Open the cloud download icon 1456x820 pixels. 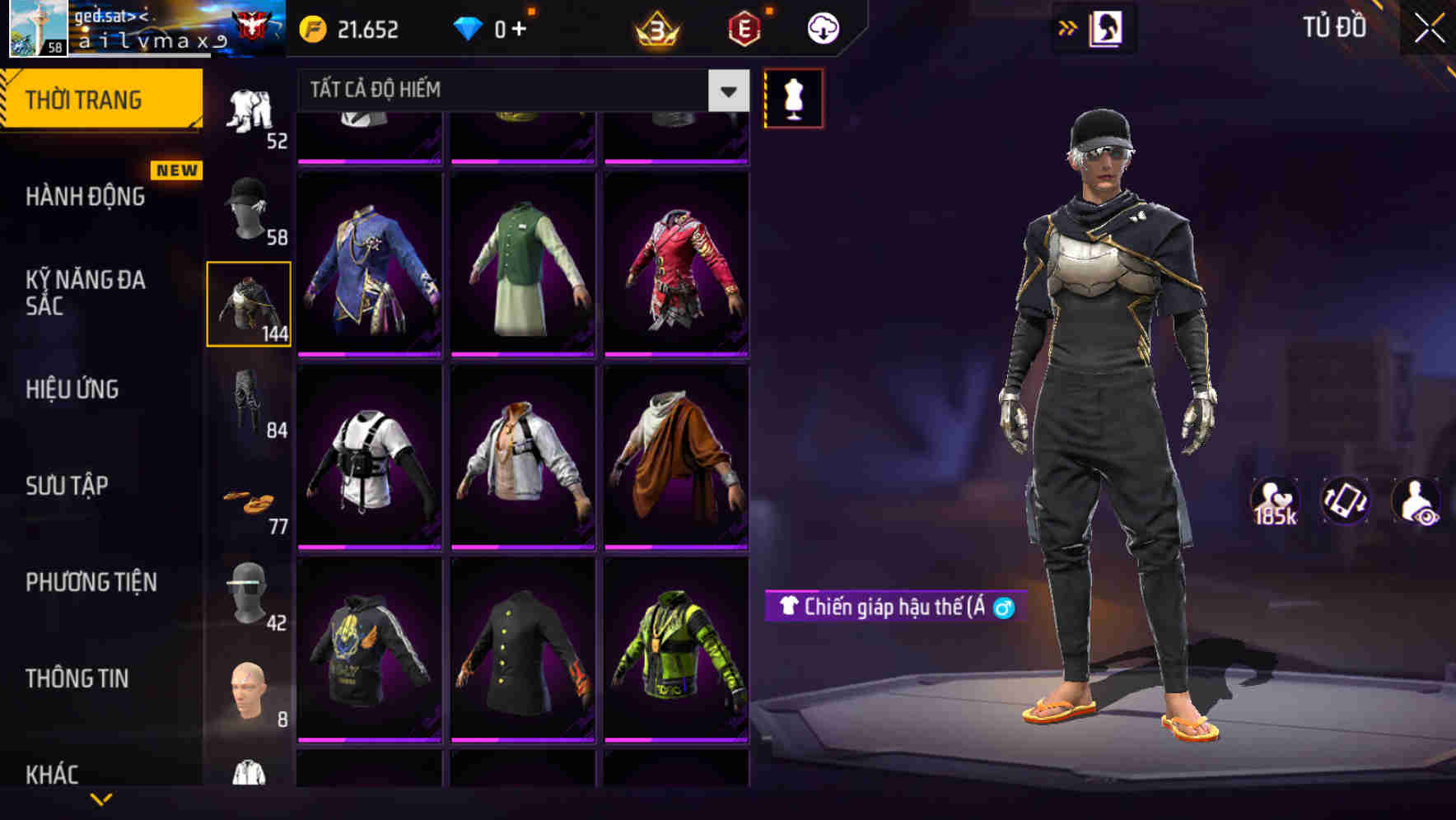click(x=822, y=27)
